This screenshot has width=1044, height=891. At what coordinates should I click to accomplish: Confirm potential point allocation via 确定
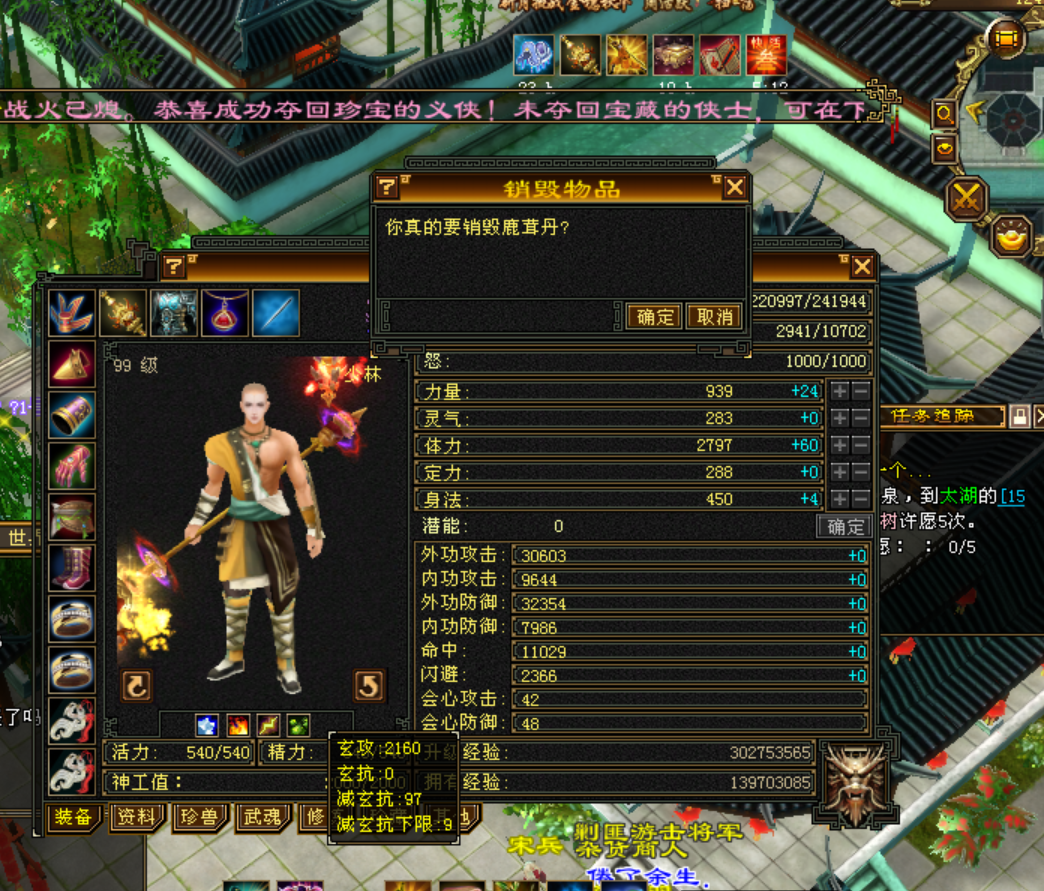844,526
